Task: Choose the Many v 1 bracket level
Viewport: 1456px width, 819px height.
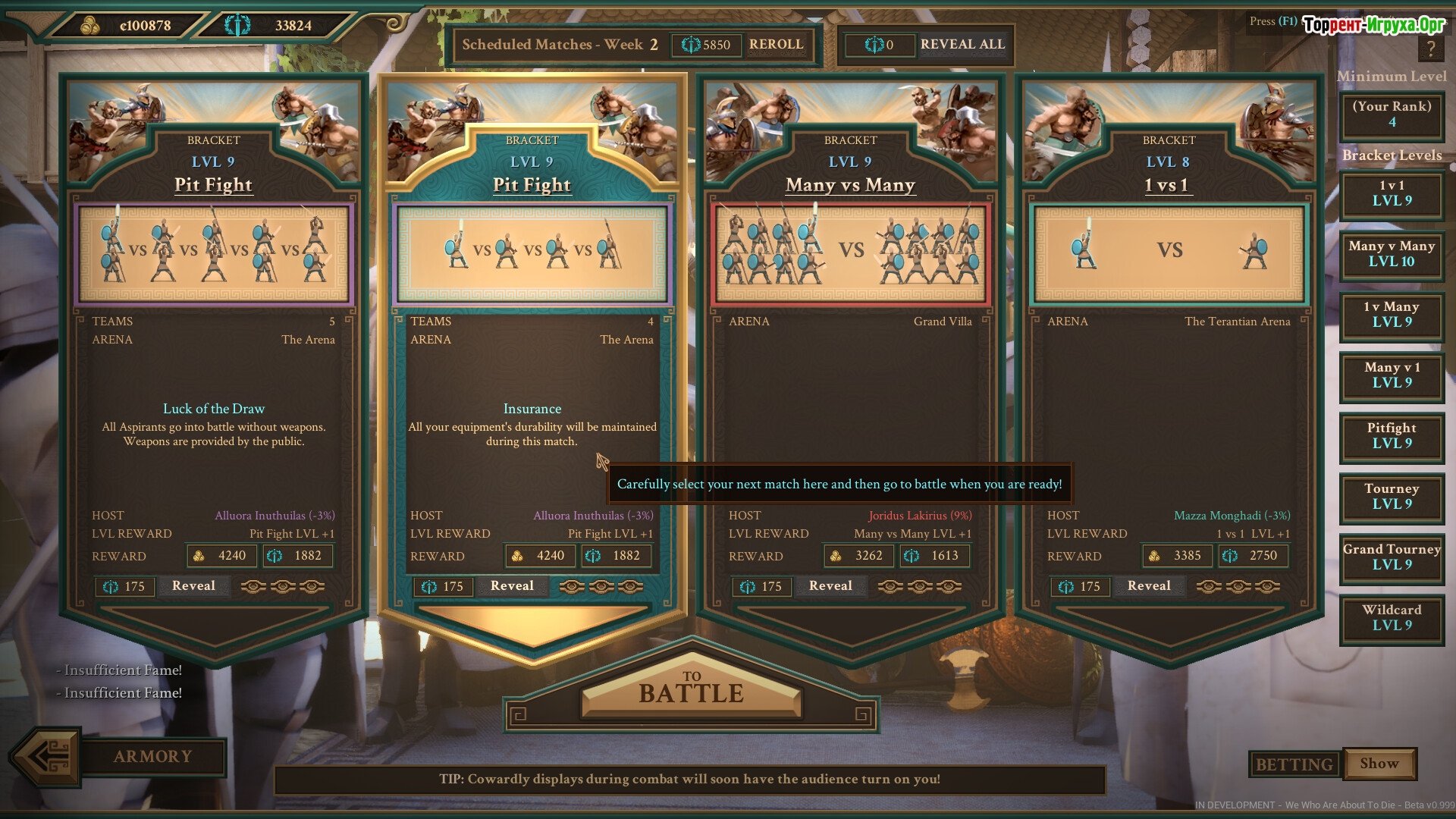Action: point(1392,375)
